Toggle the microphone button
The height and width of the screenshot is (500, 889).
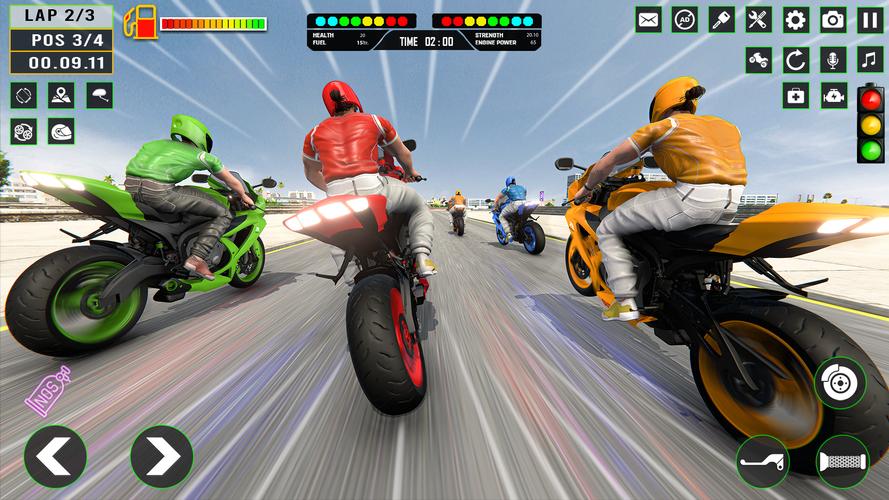point(833,59)
